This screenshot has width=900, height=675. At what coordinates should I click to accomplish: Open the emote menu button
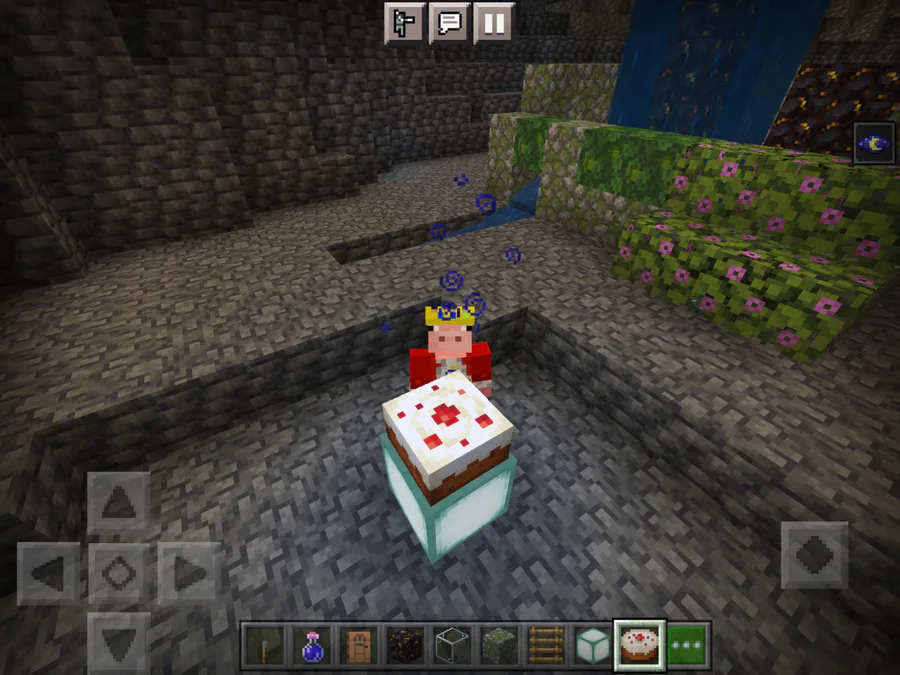tap(405, 22)
